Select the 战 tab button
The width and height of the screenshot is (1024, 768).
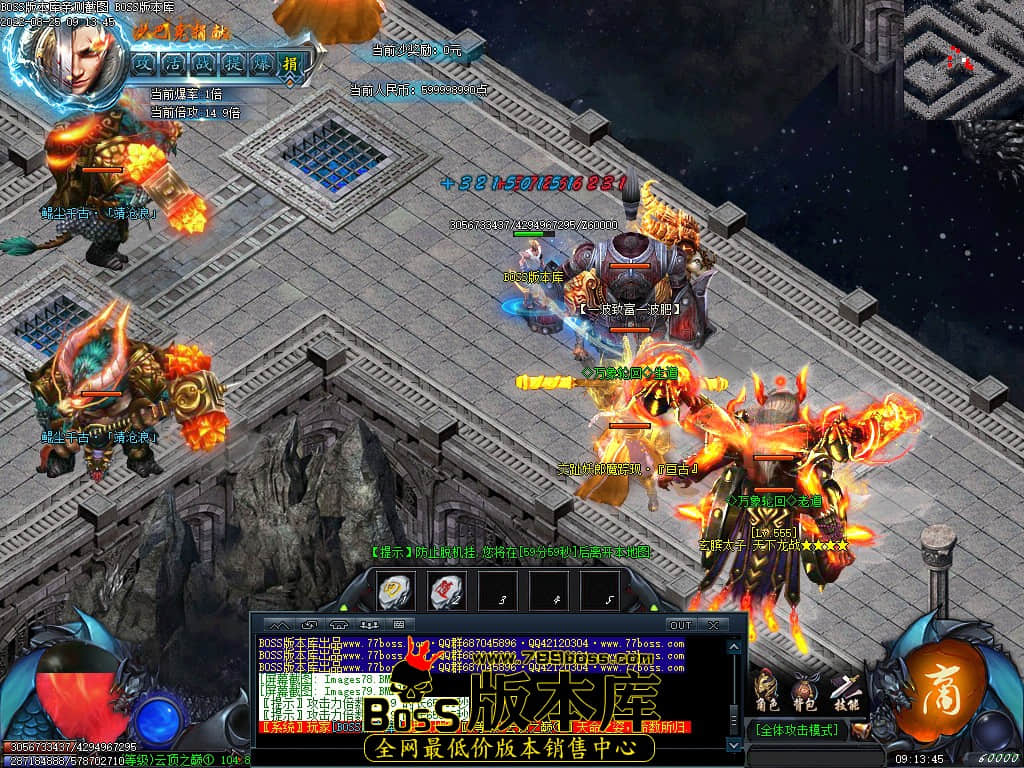[205, 63]
